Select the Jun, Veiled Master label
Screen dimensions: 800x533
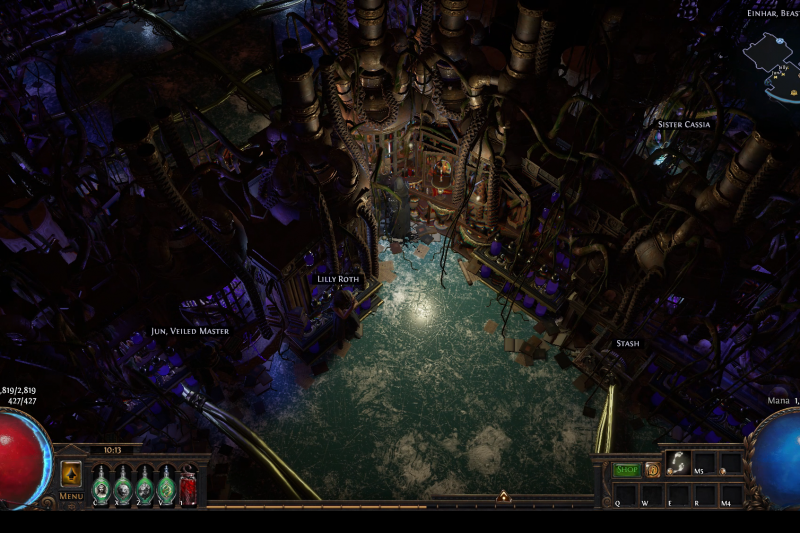189,331
